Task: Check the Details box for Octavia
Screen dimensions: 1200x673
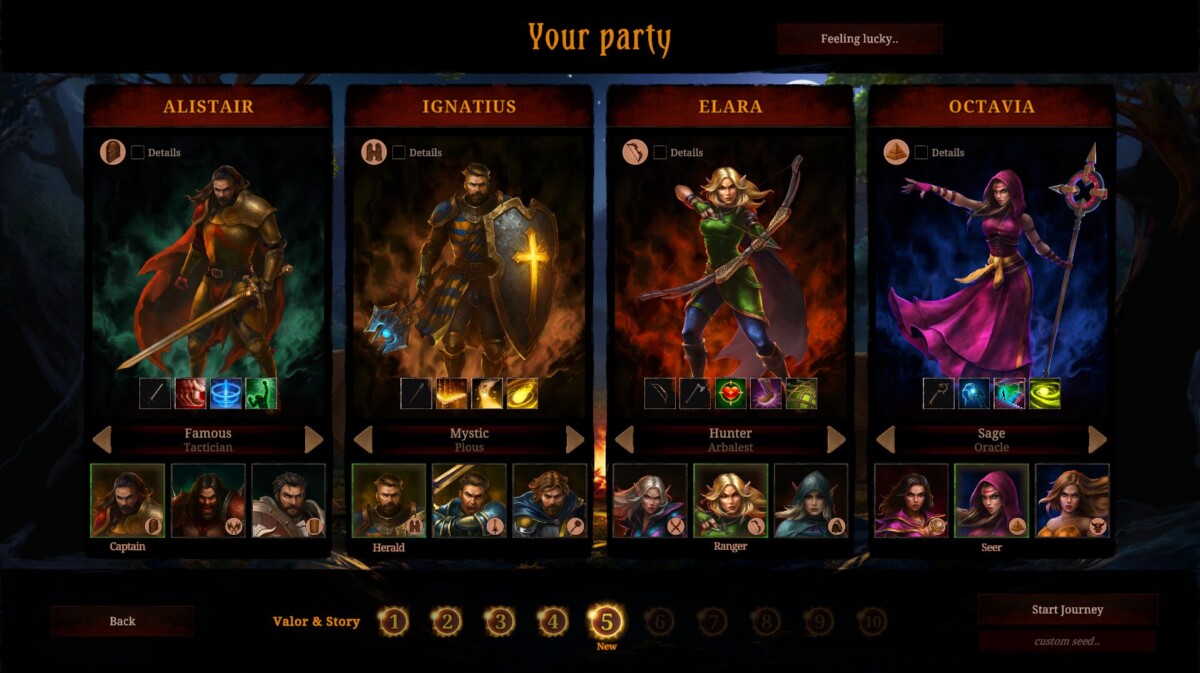Action: point(922,153)
